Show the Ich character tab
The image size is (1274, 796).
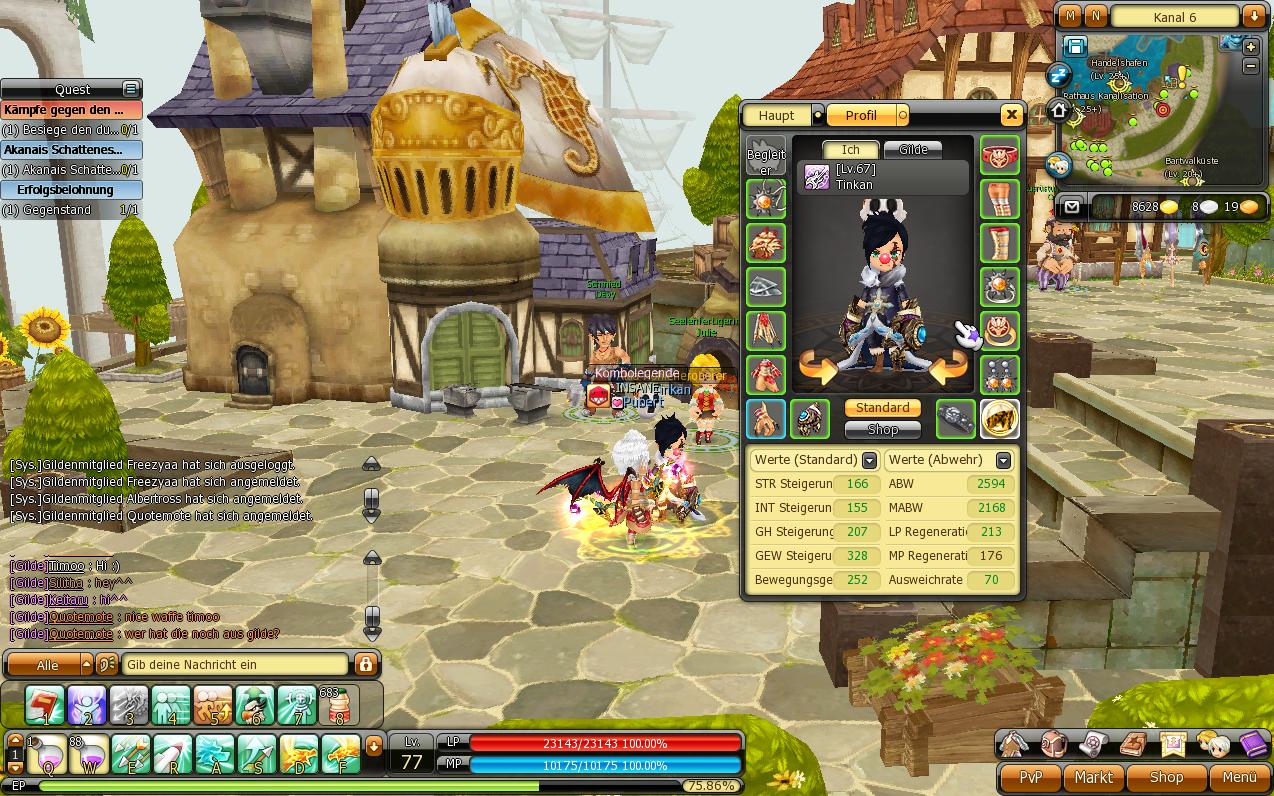[x=850, y=150]
